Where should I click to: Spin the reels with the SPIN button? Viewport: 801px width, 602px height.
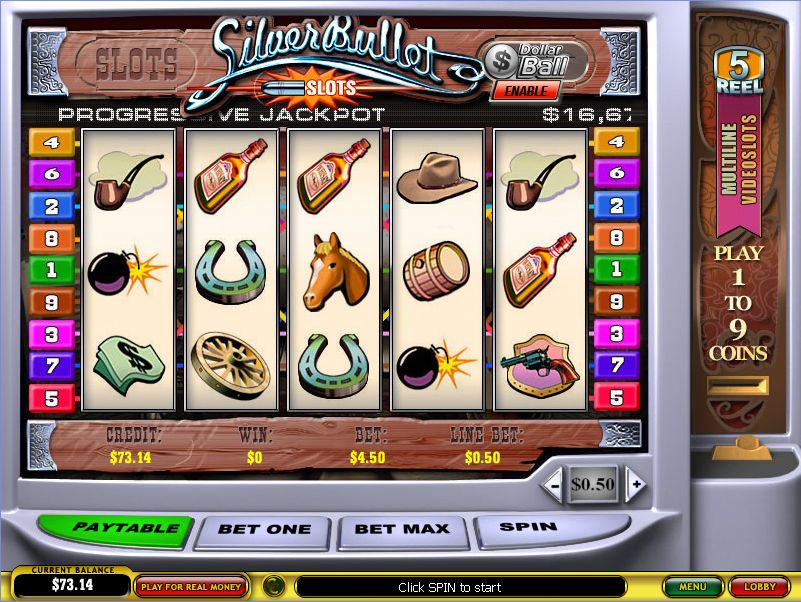click(x=528, y=526)
